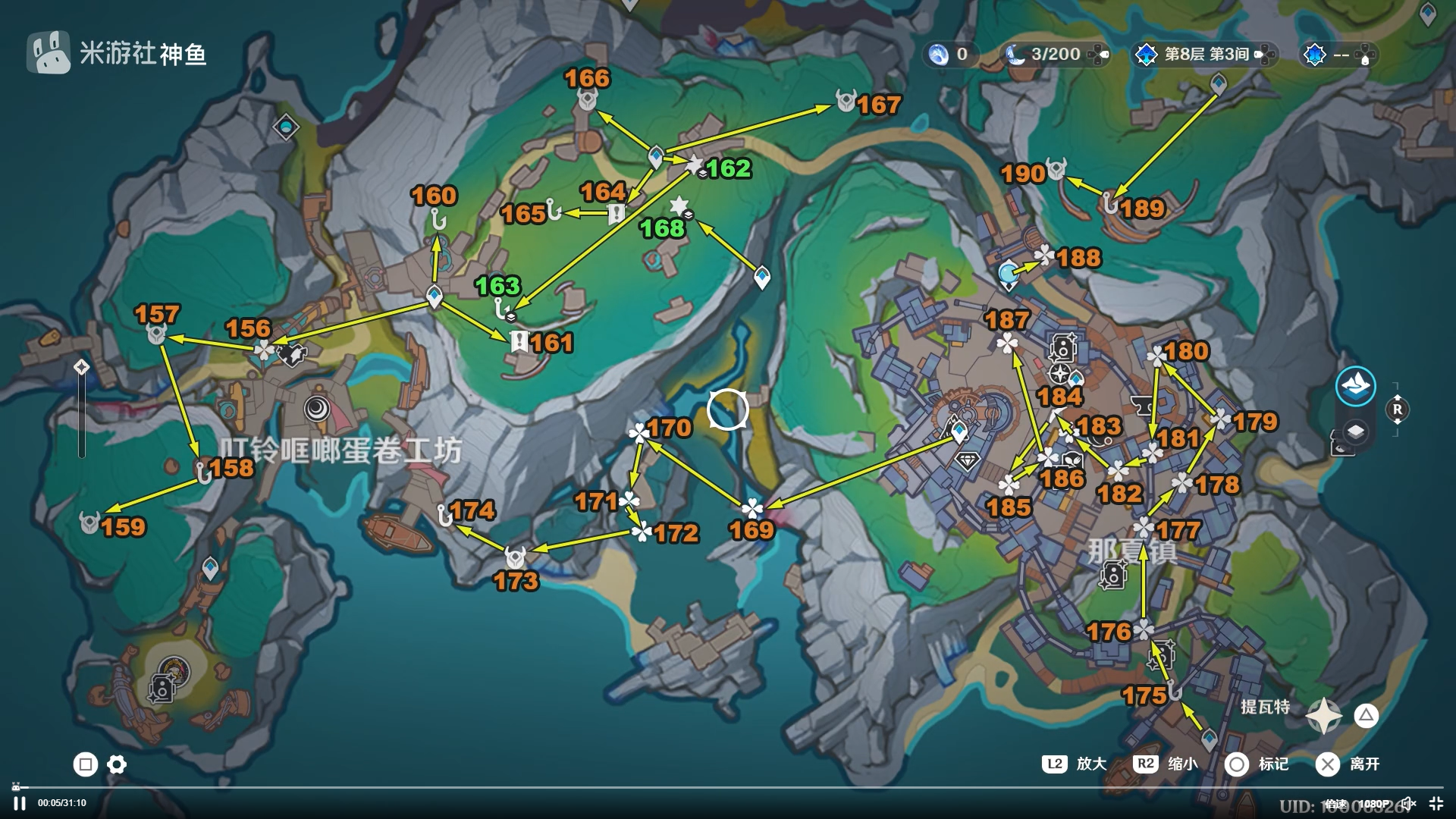Select the waypoint with arrows to 166 and 167
Screen dimensions: 1456x819
point(656,157)
